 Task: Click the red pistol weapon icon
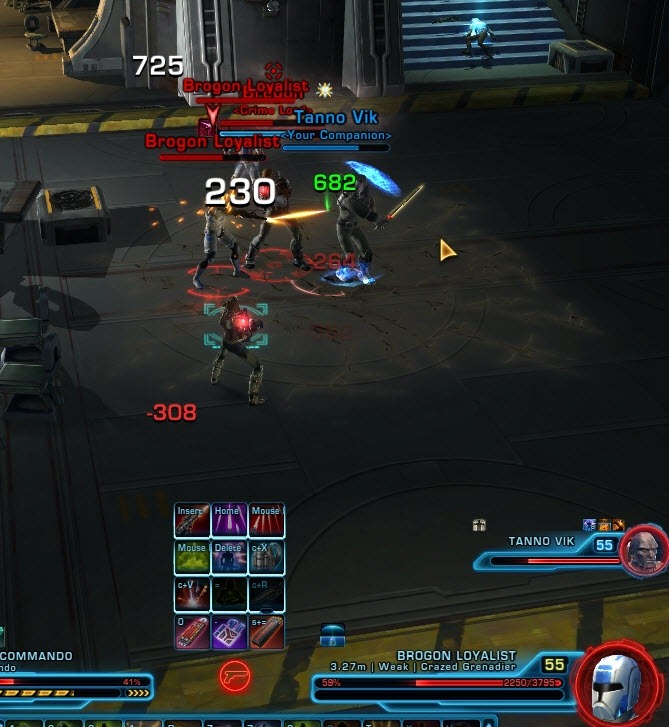[234, 675]
